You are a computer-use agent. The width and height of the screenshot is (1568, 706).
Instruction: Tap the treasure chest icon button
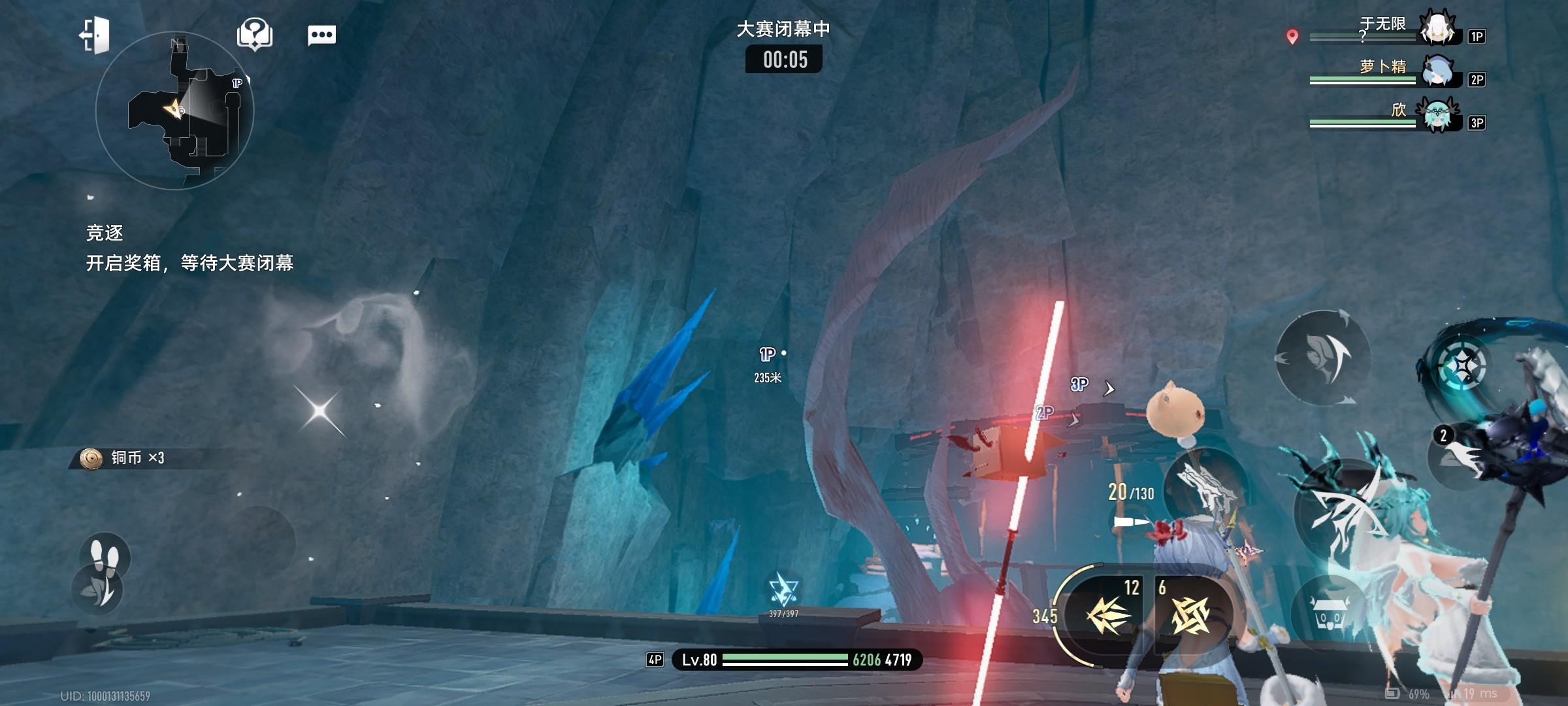point(1330,614)
